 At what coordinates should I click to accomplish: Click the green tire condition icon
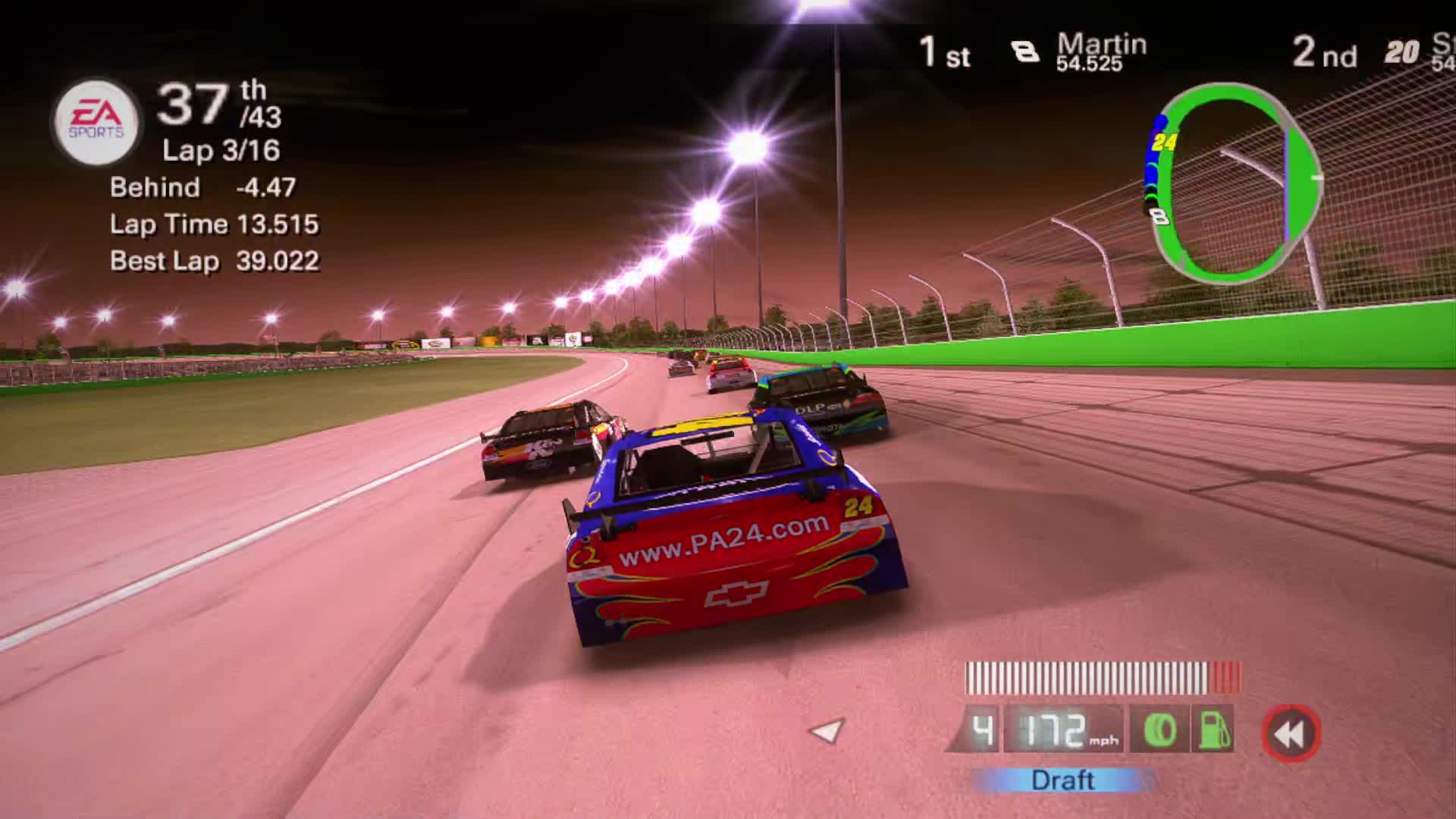pos(1160,730)
